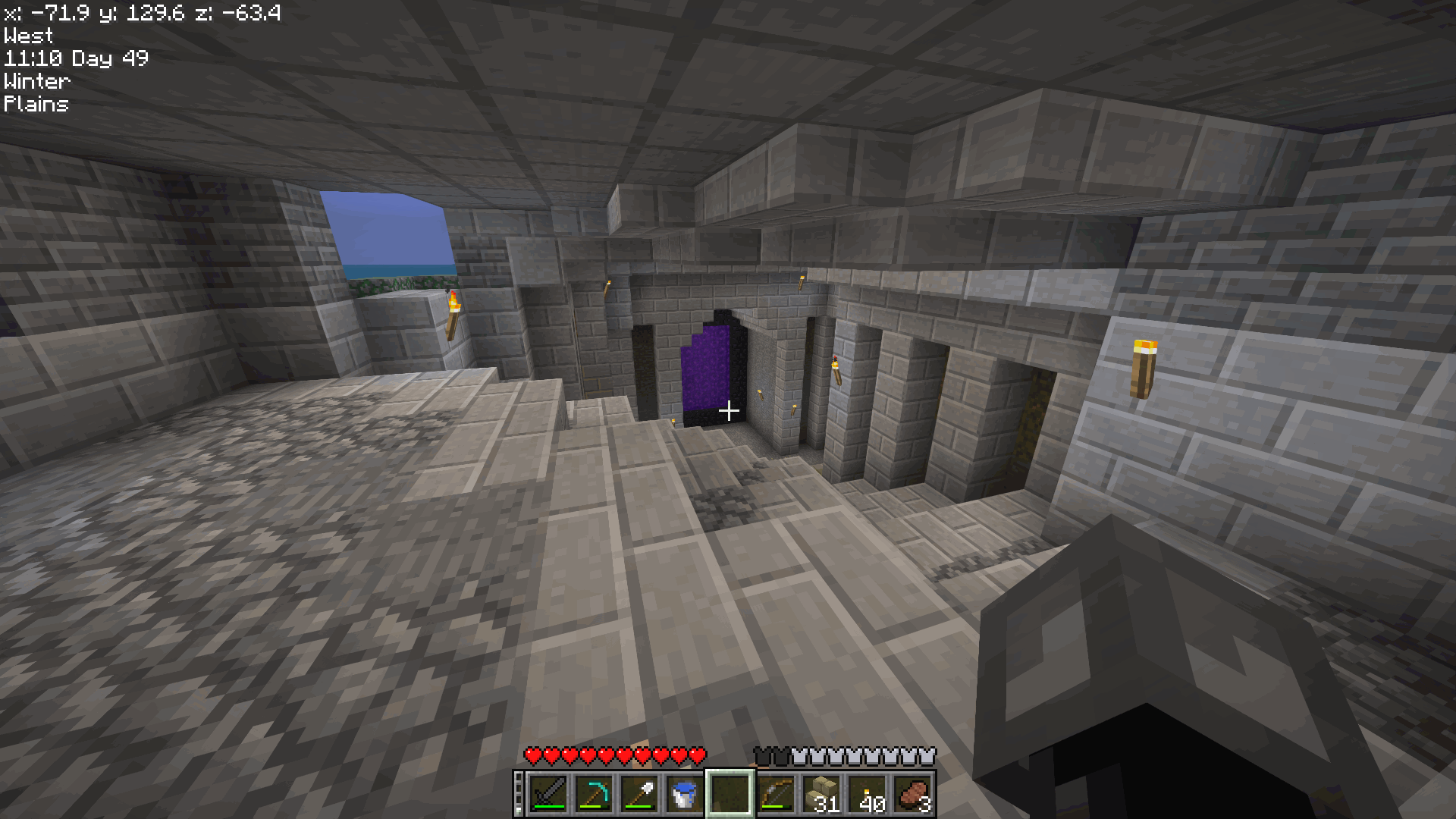Choose the stack of 31 blocks
1456x819 pixels.
coord(823,793)
